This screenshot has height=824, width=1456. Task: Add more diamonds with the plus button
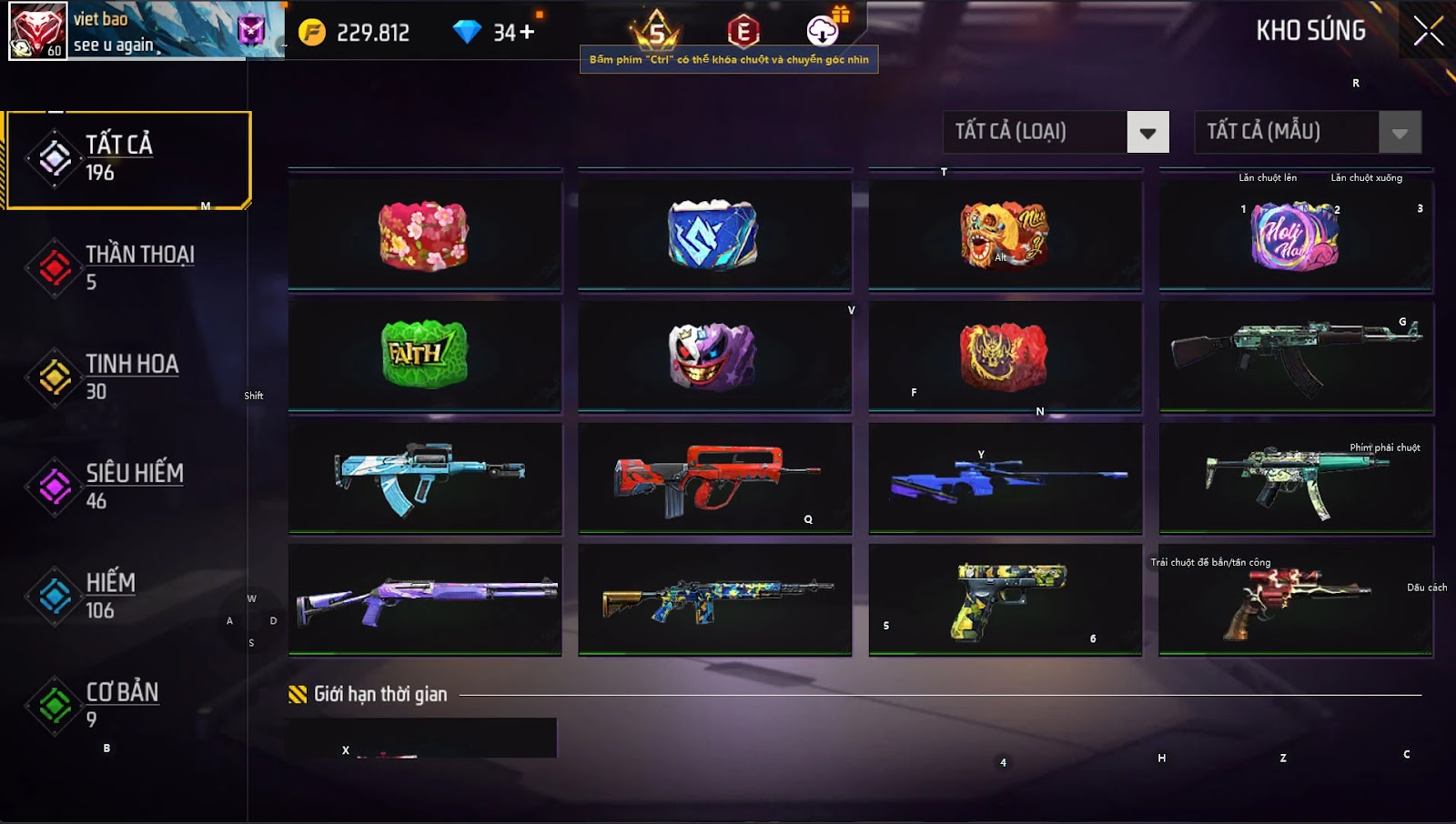(x=526, y=33)
